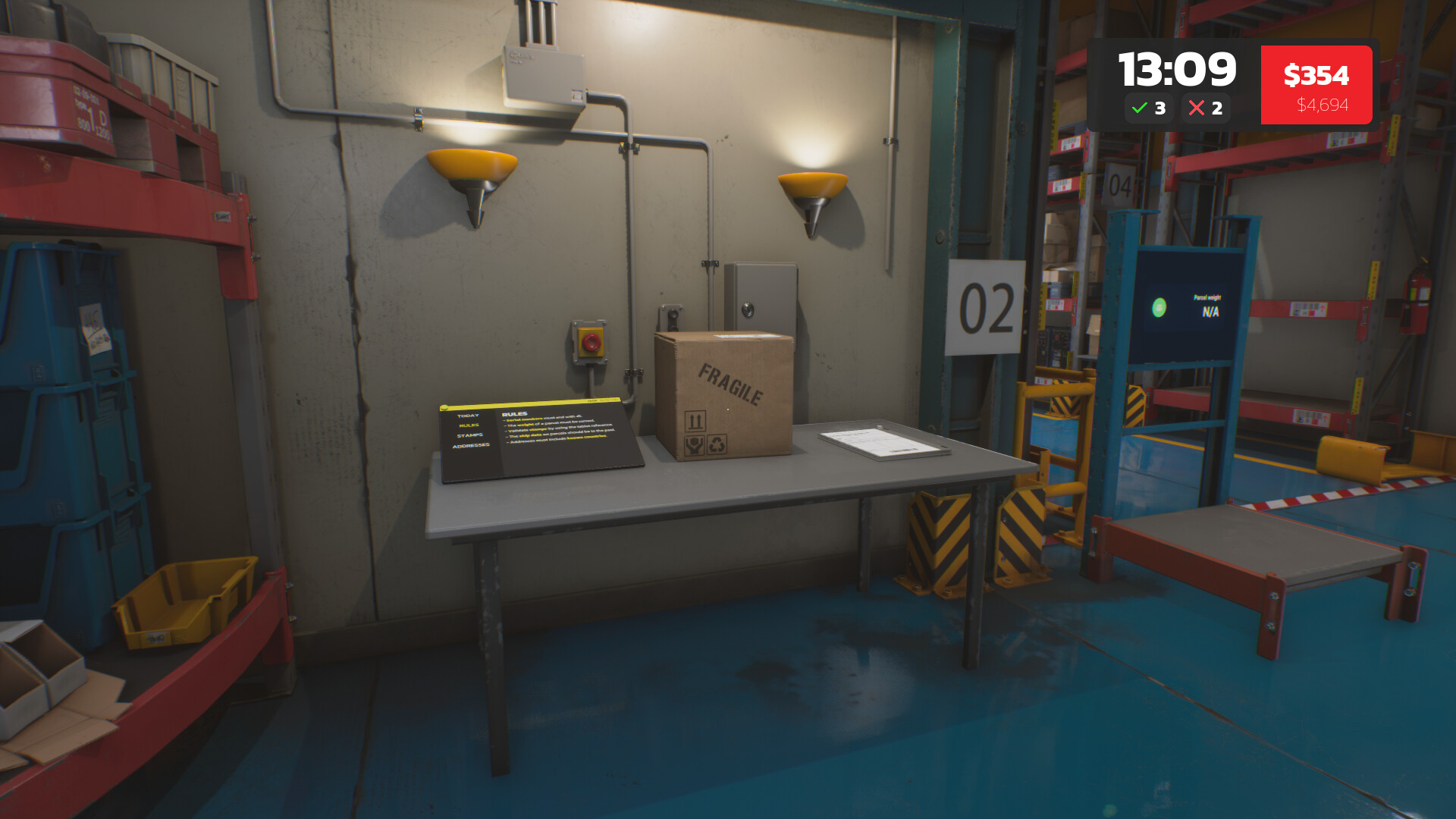Expand the STAMPS section on the tablet
The image size is (1456, 819).
tap(470, 435)
